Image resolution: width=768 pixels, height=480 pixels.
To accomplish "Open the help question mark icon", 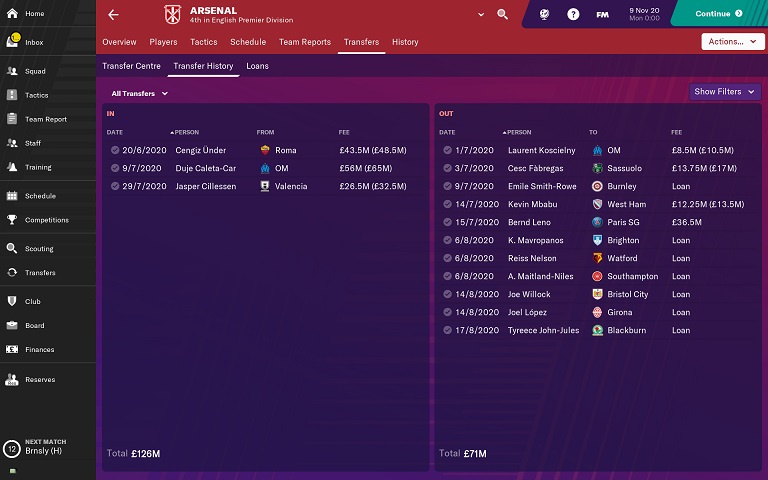I will (573, 15).
